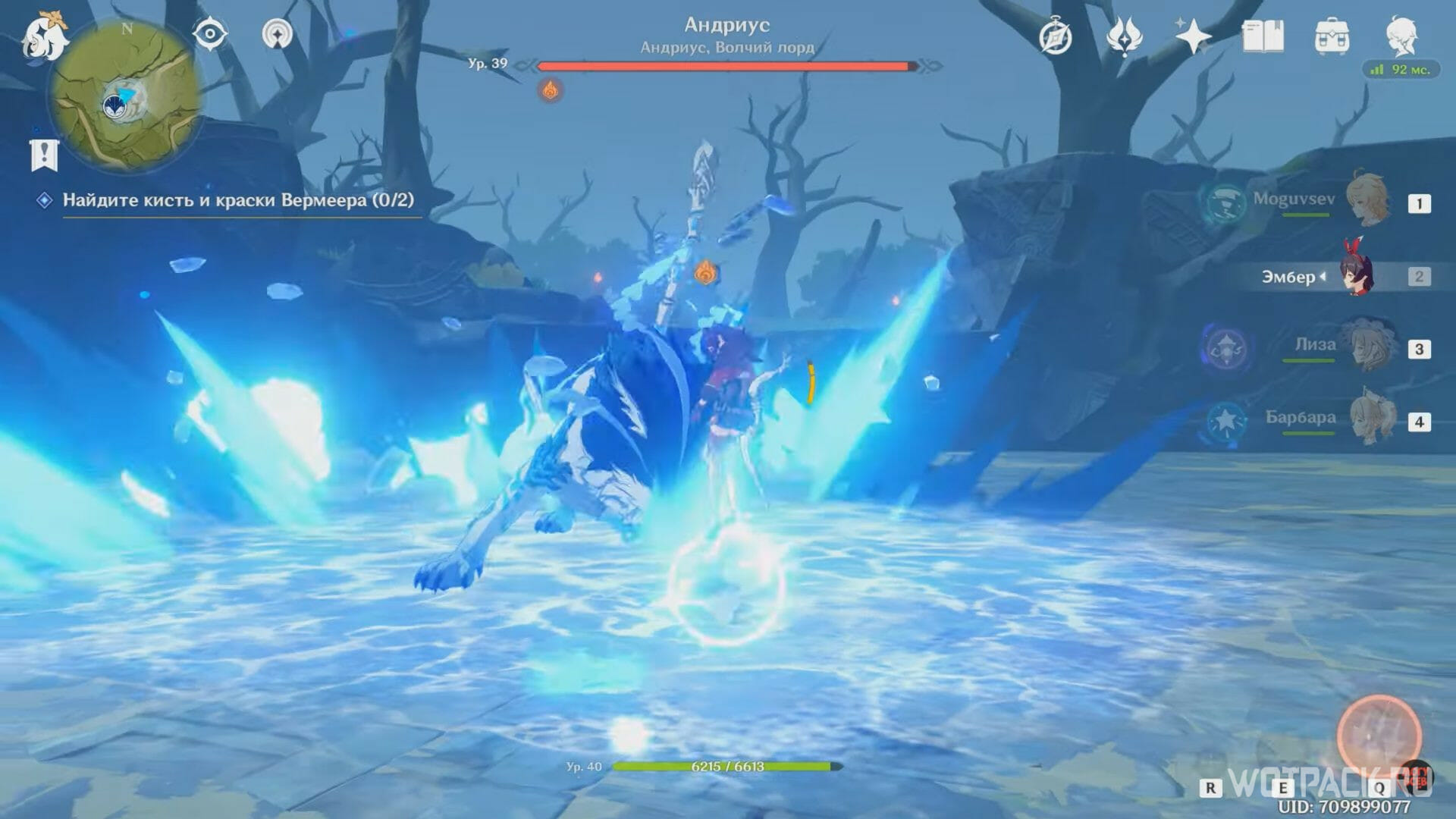1456x819 pixels.
Task: Open the Wish star icon
Action: pyautogui.click(x=1193, y=36)
